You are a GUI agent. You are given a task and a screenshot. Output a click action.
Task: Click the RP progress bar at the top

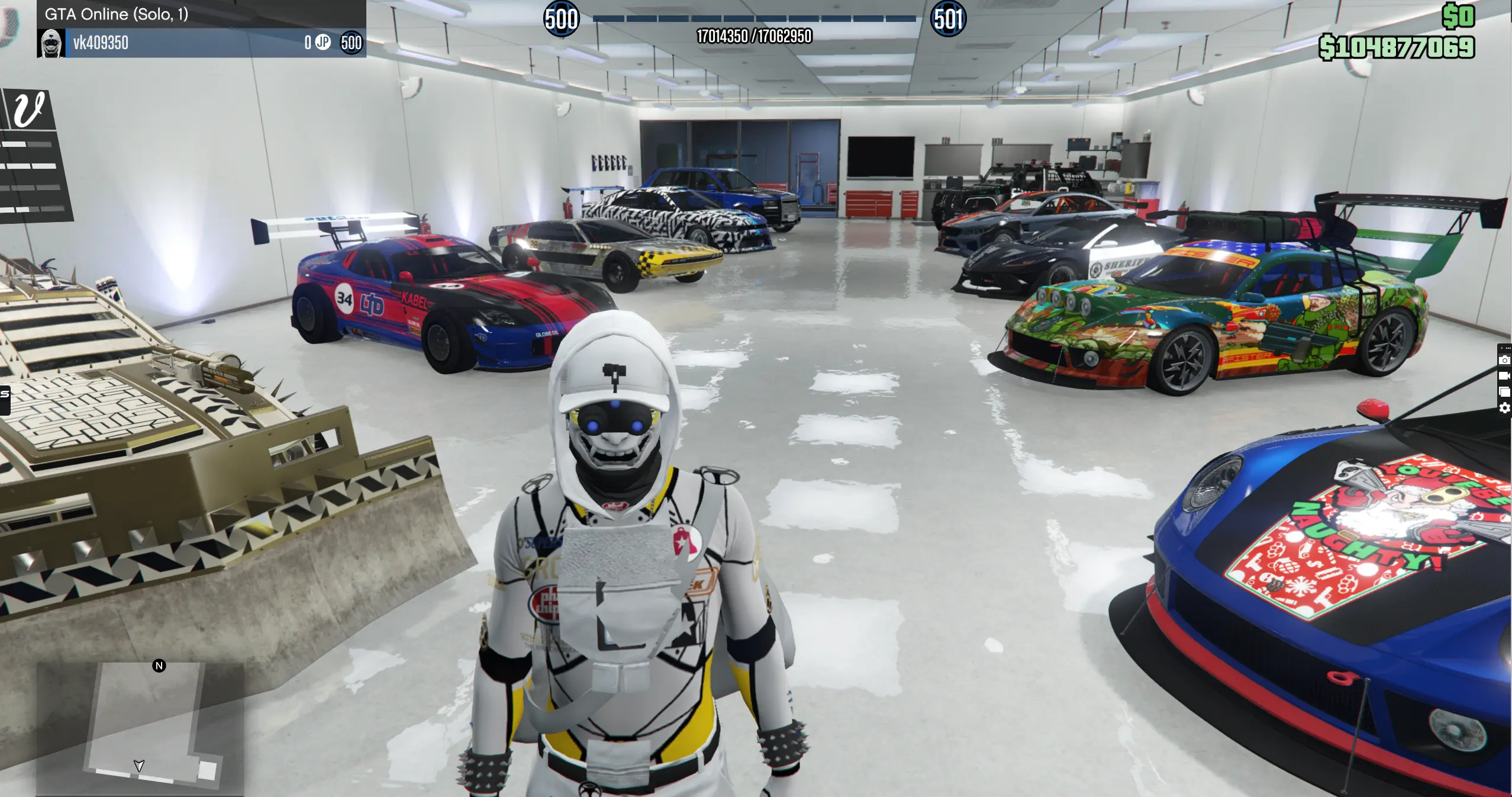[x=756, y=18]
